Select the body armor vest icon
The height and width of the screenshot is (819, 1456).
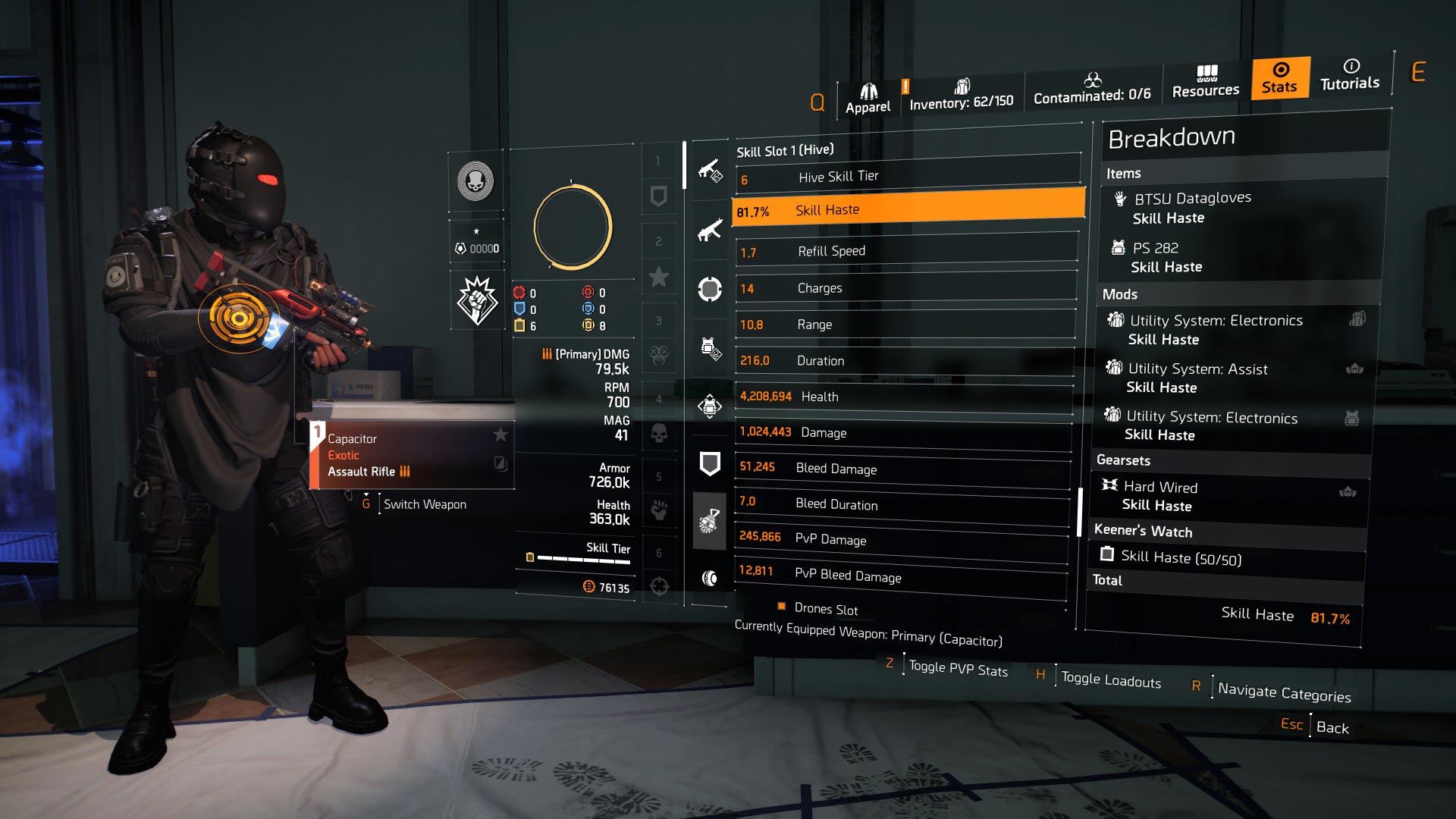click(711, 406)
